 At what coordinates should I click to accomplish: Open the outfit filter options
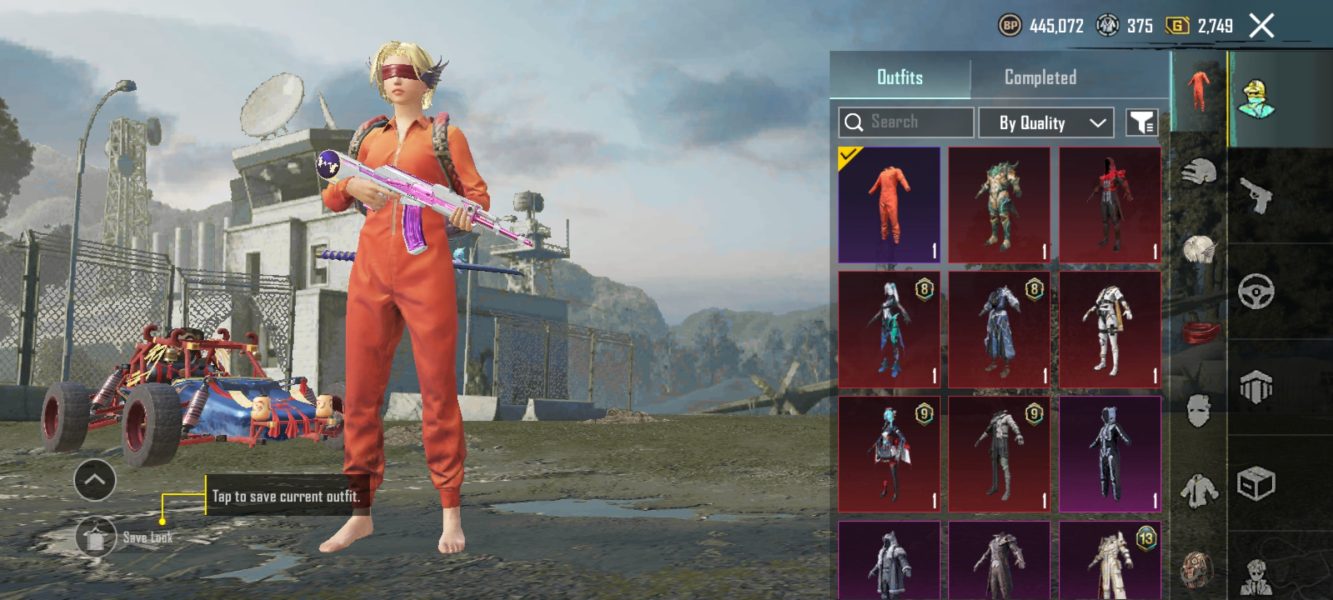[x=1142, y=123]
